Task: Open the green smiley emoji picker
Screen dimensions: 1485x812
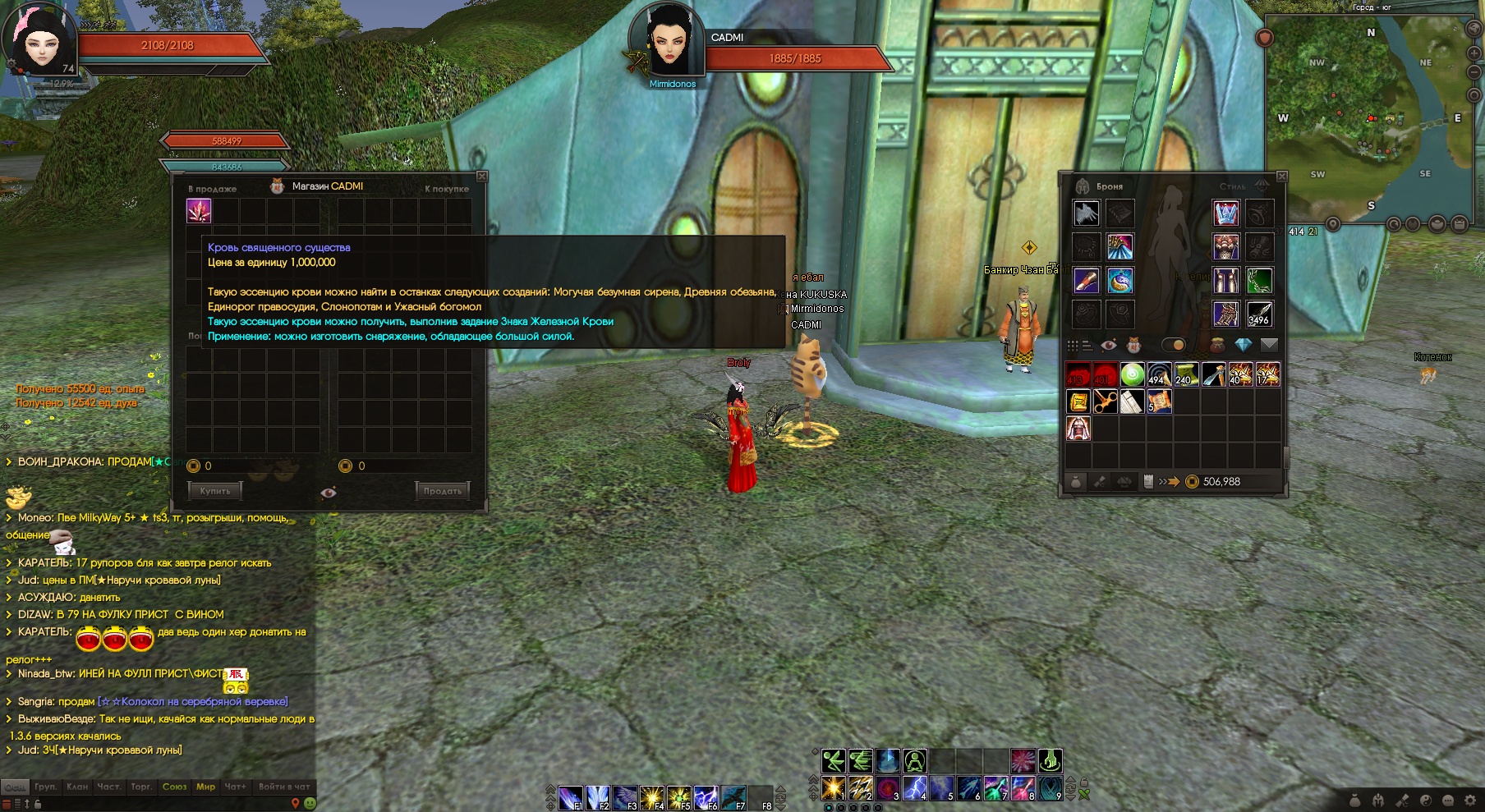Action: (x=310, y=803)
